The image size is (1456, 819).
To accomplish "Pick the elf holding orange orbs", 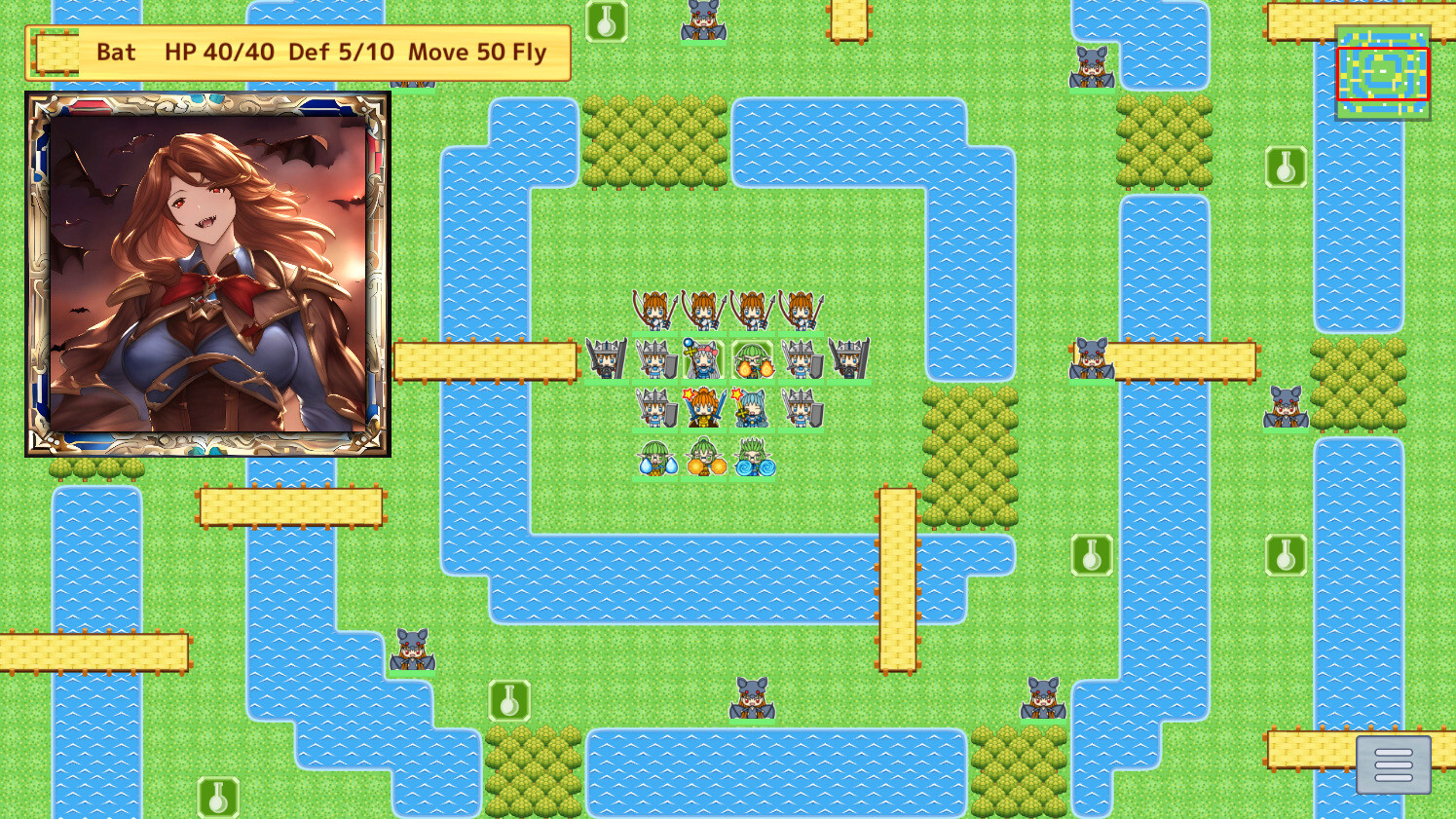I will coord(706,460).
